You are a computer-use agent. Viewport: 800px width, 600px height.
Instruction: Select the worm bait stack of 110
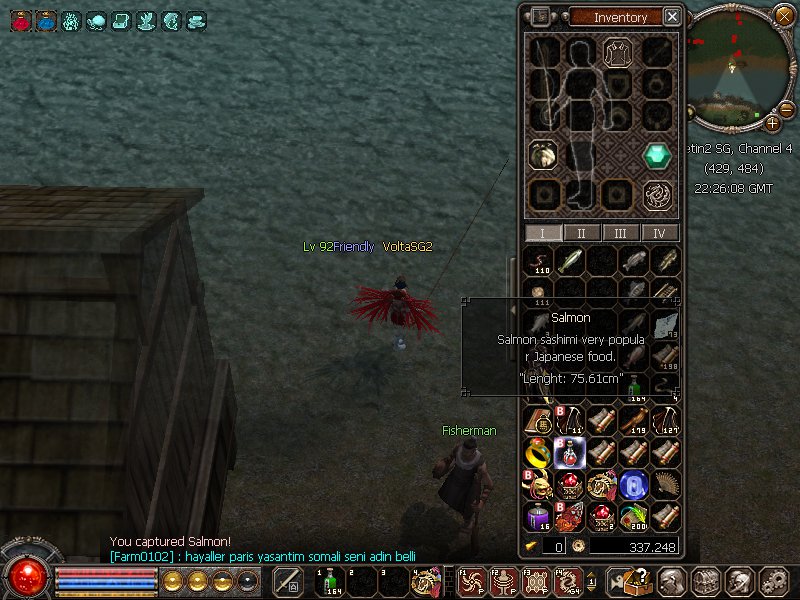[x=539, y=261]
